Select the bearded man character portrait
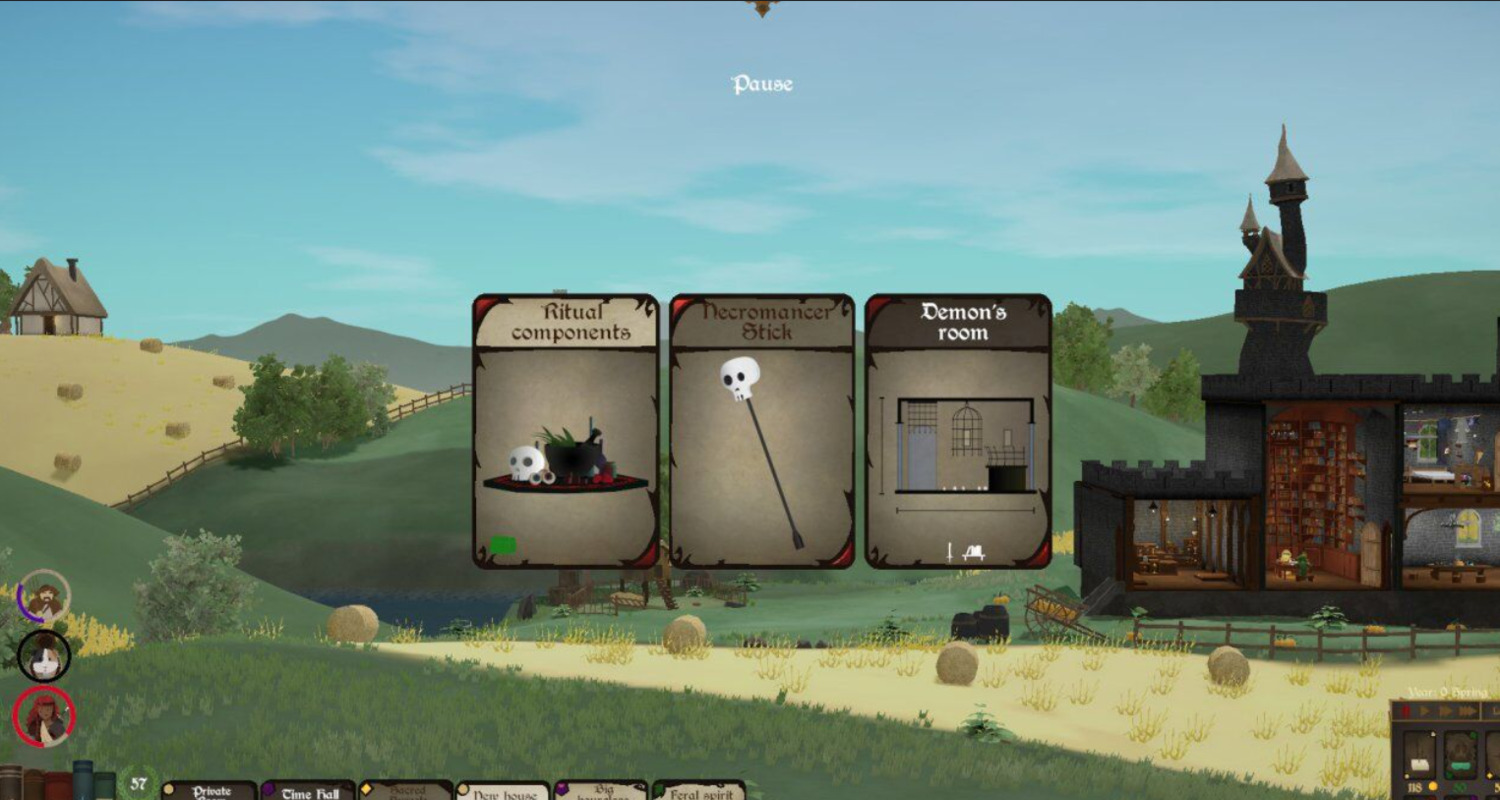This screenshot has width=1500, height=800. [x=44, y=597]
